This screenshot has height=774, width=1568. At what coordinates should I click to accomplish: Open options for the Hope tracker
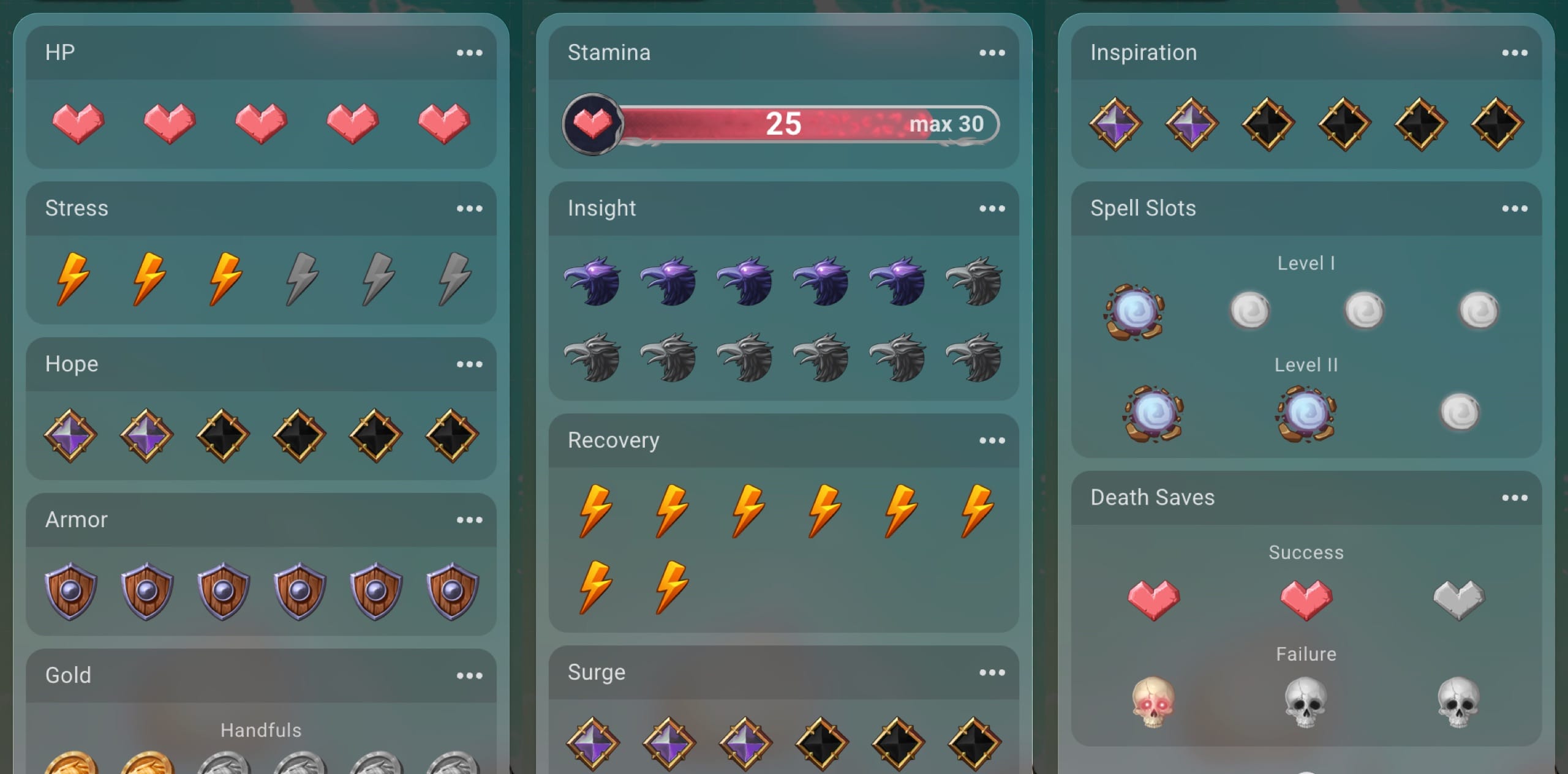469,364
